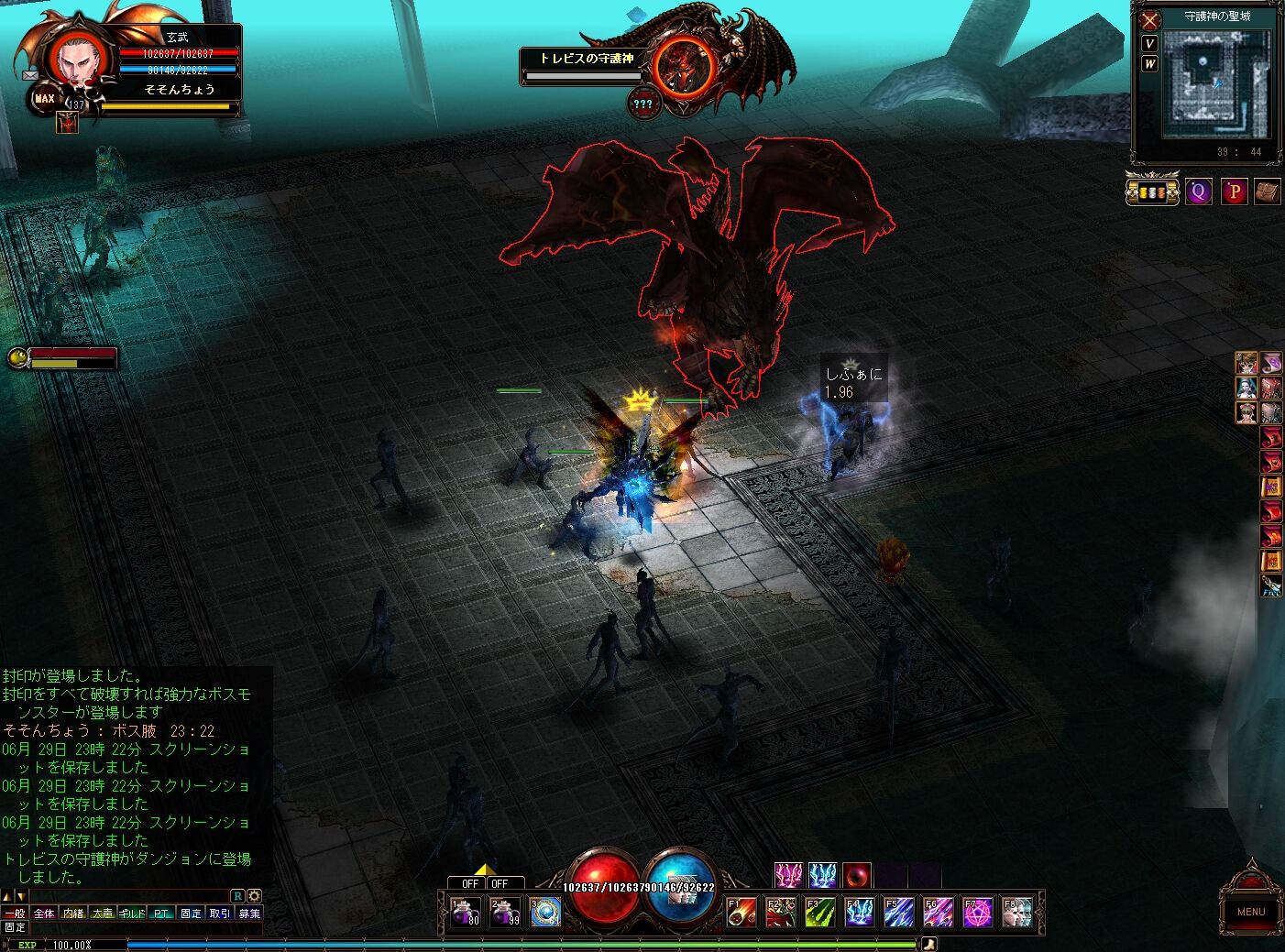This screenshot has width=1285, height=952.
Task: Switch to the ギルド chat tab
Action: tap(132, 914)
